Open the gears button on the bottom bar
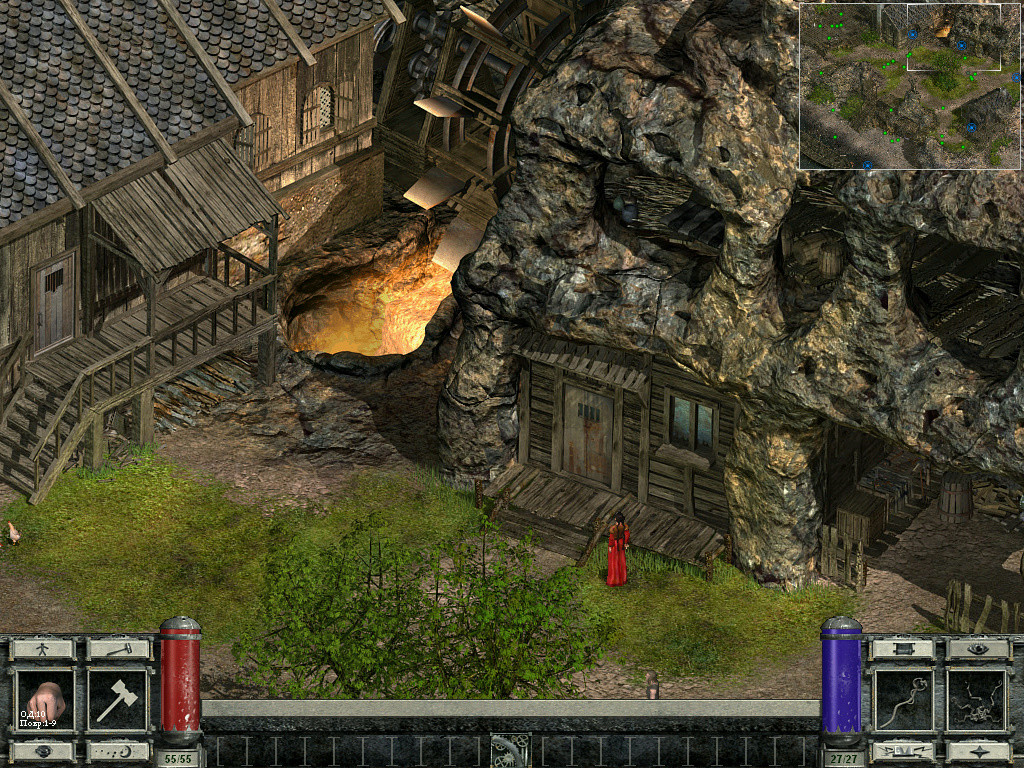1024x768 pixels. tap(510, 749)
